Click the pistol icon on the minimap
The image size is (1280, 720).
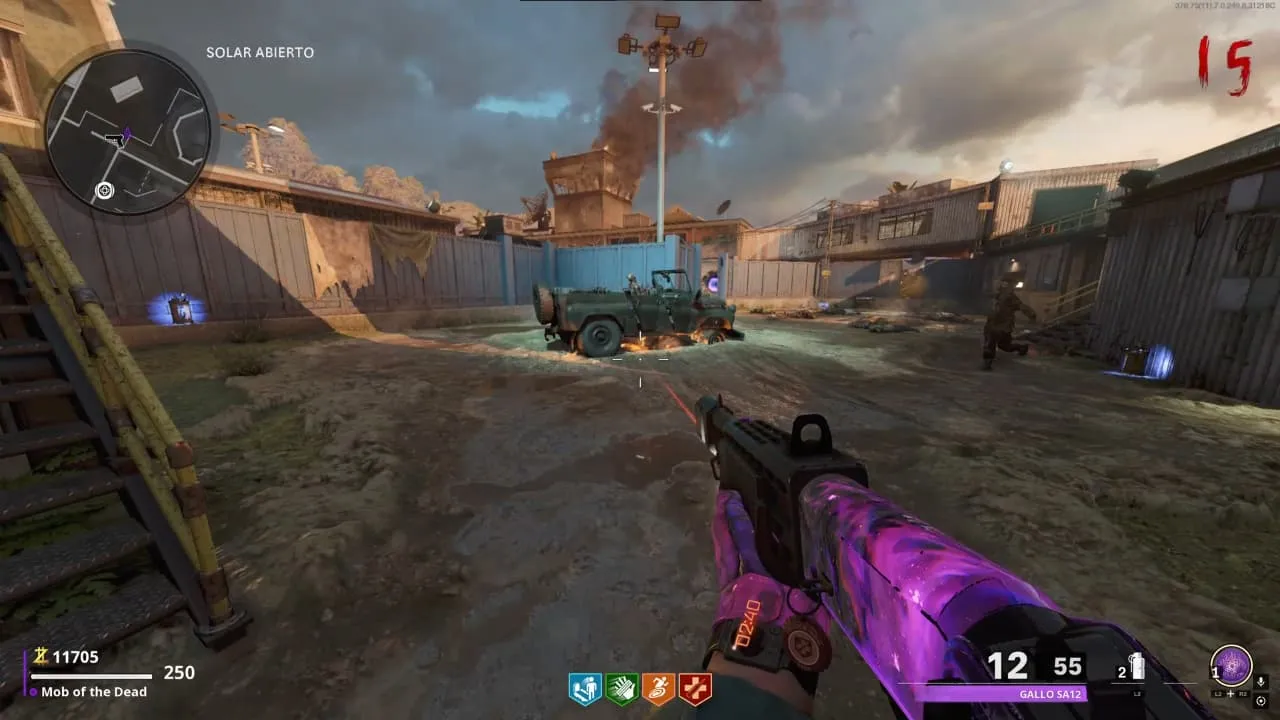tap(117, 139)
